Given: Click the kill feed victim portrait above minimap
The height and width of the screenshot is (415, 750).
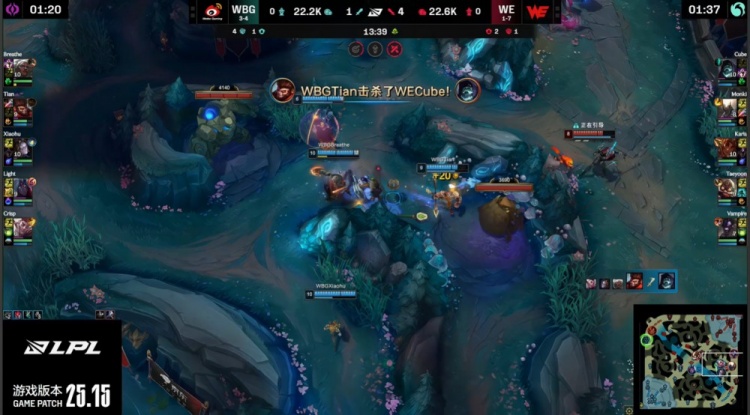Looking at the screenshot, I should (x=664, y=281).
